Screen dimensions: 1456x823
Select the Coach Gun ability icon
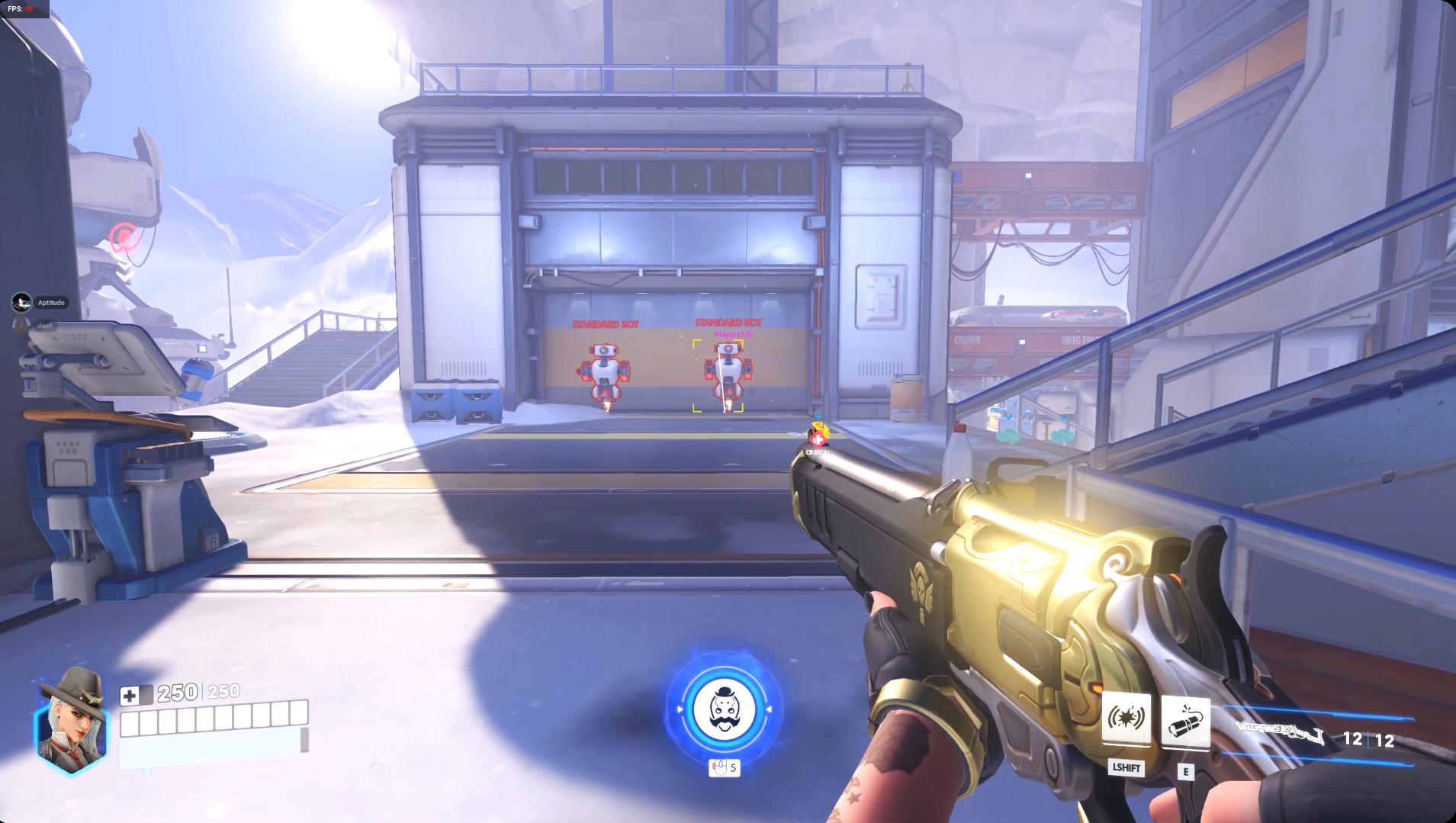click(1127, 716)
